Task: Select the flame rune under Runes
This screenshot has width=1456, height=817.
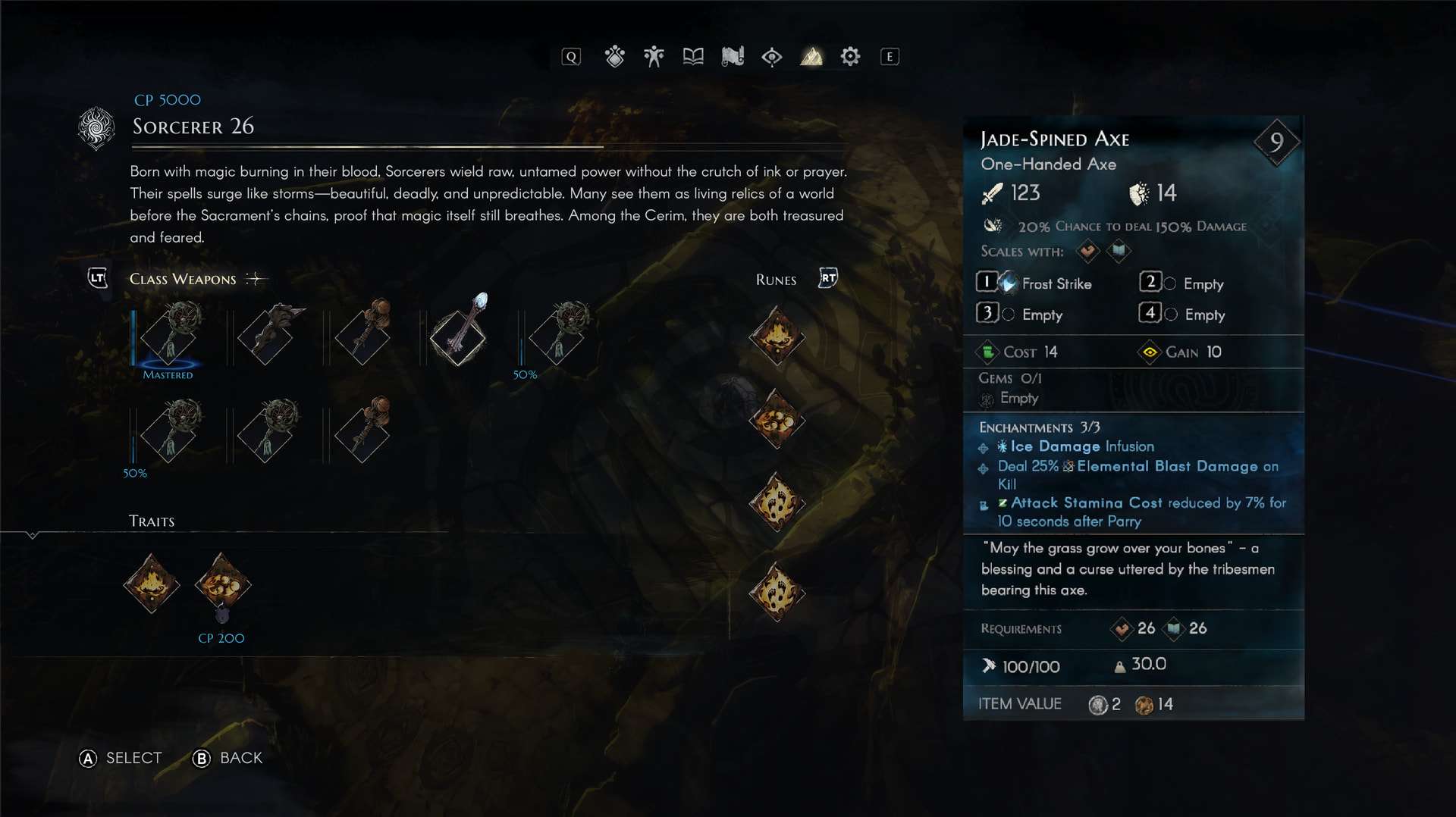Action: tap(777, 336)
